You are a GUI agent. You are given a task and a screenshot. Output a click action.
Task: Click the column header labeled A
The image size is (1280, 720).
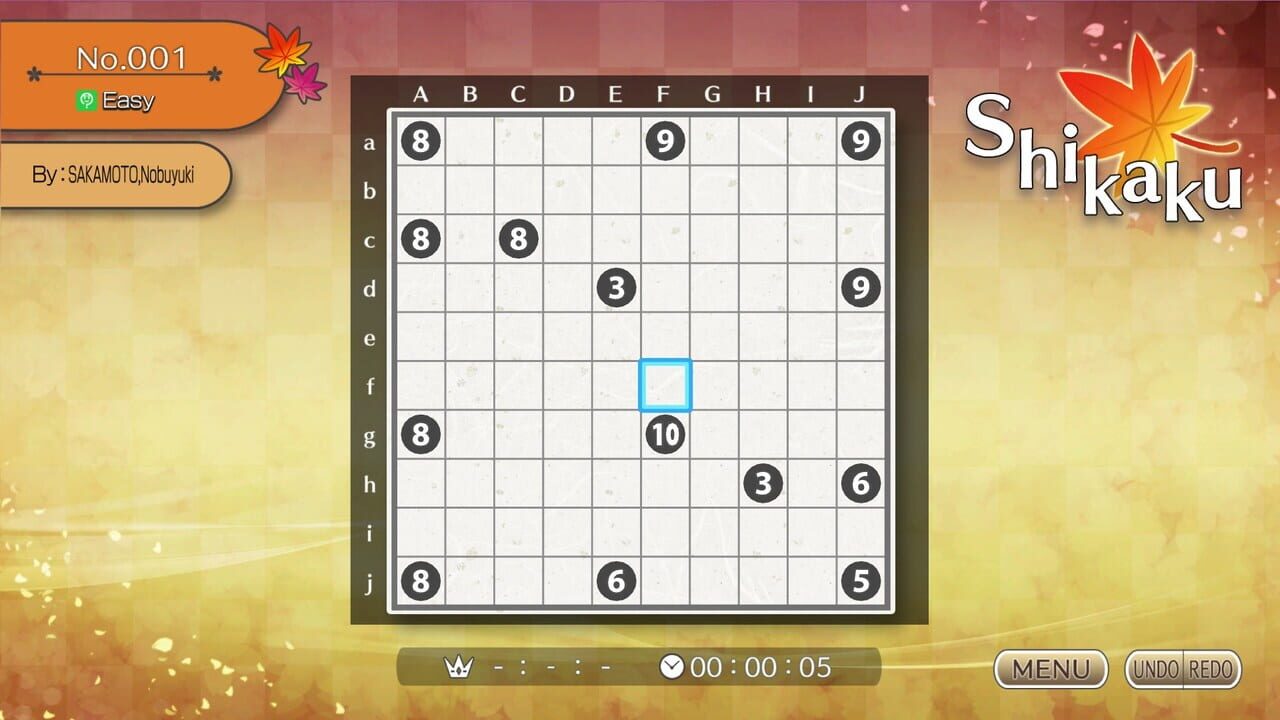[421, 95]
